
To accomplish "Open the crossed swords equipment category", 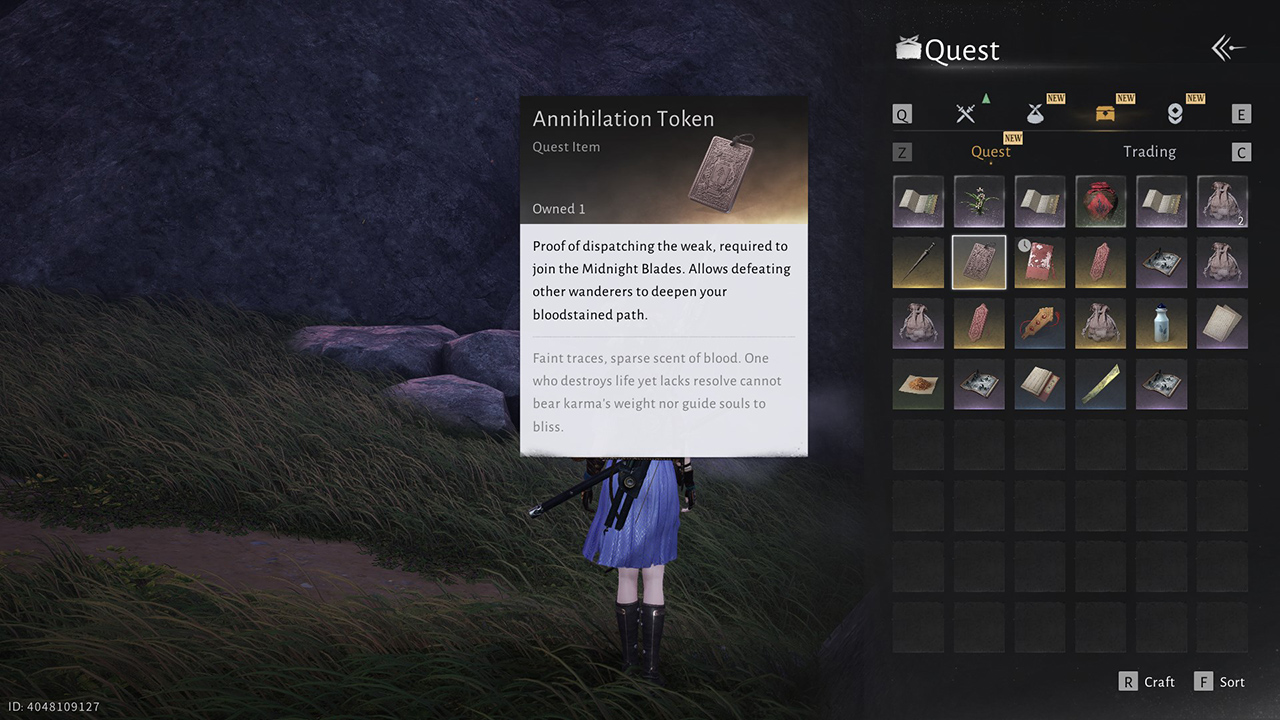I will 965,114.
